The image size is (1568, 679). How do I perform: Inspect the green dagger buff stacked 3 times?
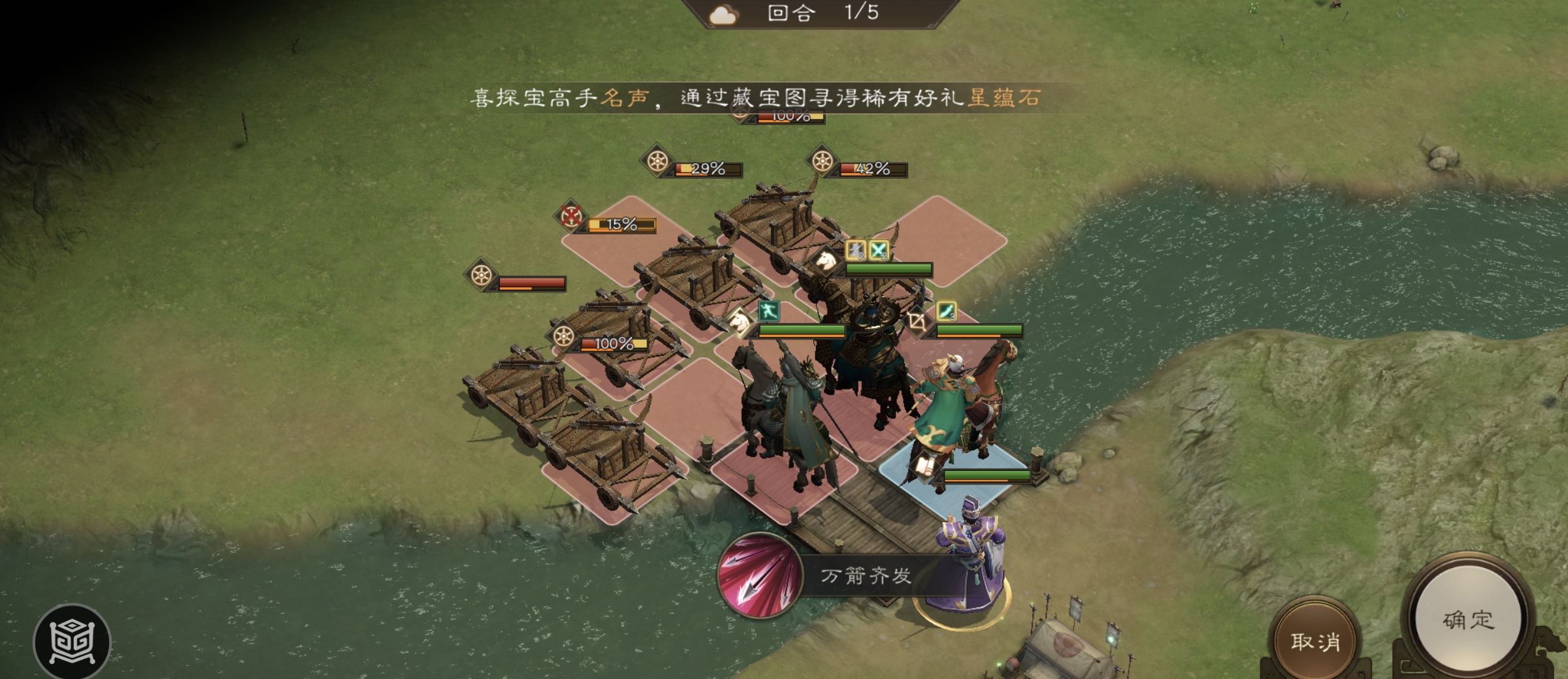coord(946,312)
